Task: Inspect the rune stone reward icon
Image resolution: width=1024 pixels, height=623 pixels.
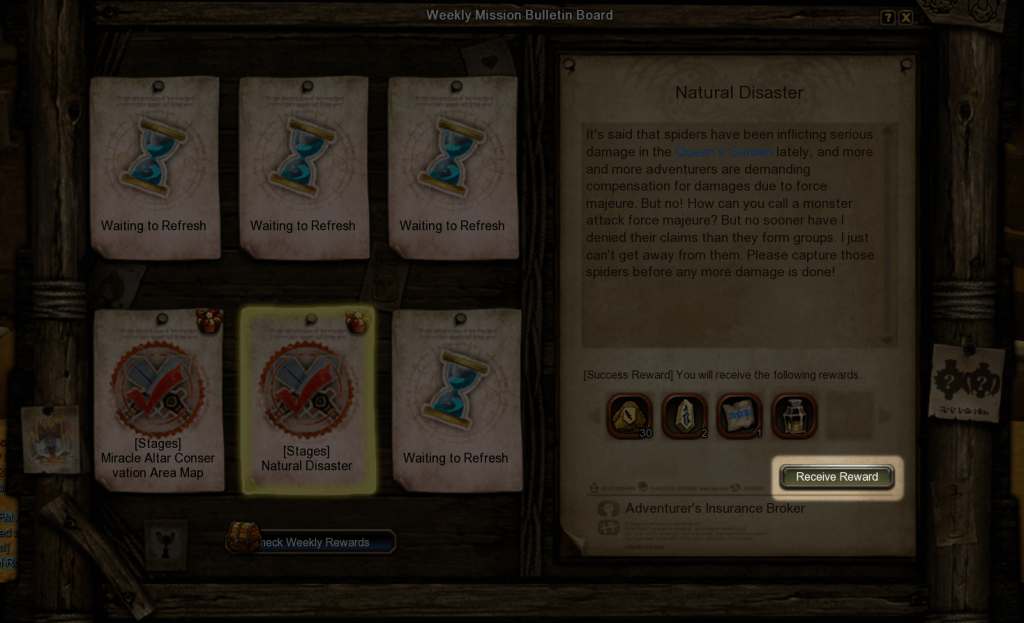Action: click(x=685, y=416)
